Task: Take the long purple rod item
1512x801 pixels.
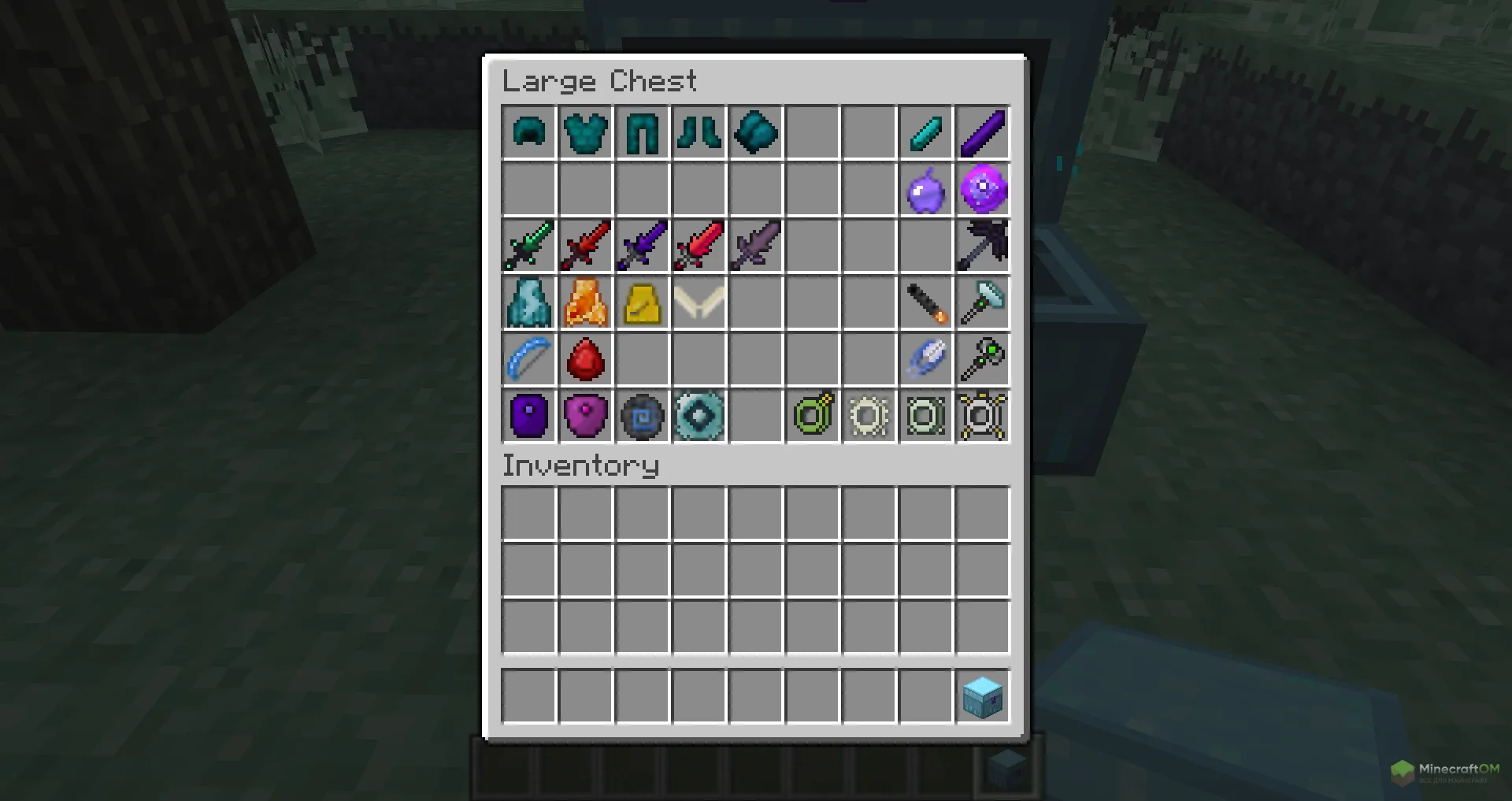Action: (x=983, y=132)
